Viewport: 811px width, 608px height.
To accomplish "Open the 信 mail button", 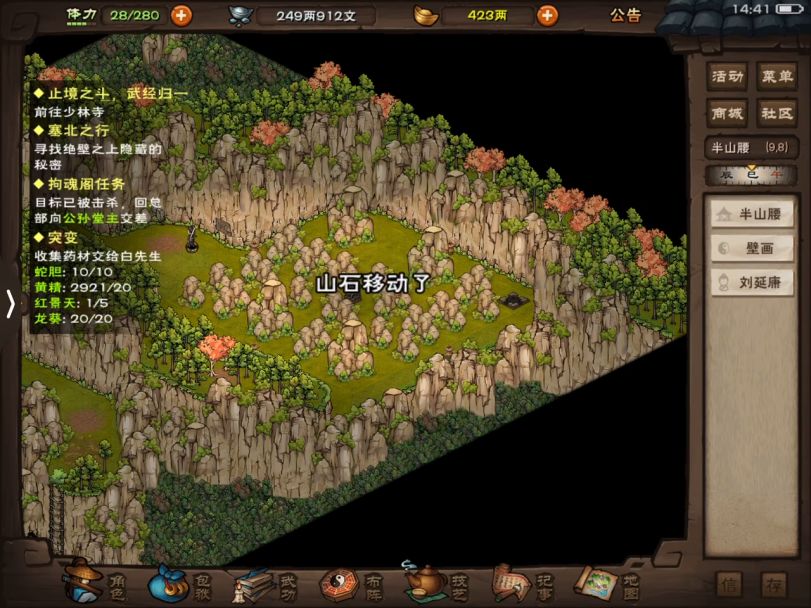I will (731, 583).
